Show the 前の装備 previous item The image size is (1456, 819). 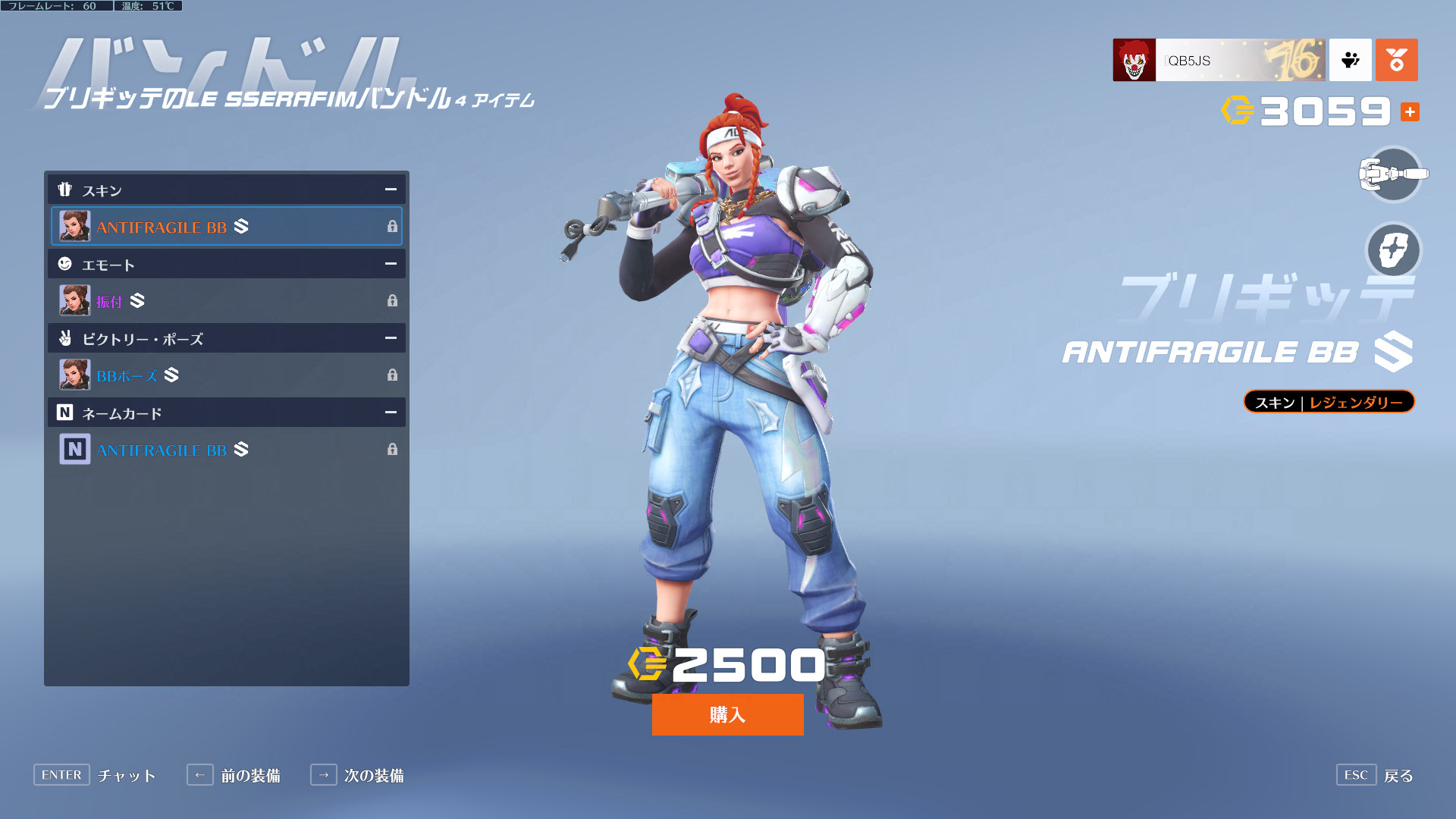[234, 775]
